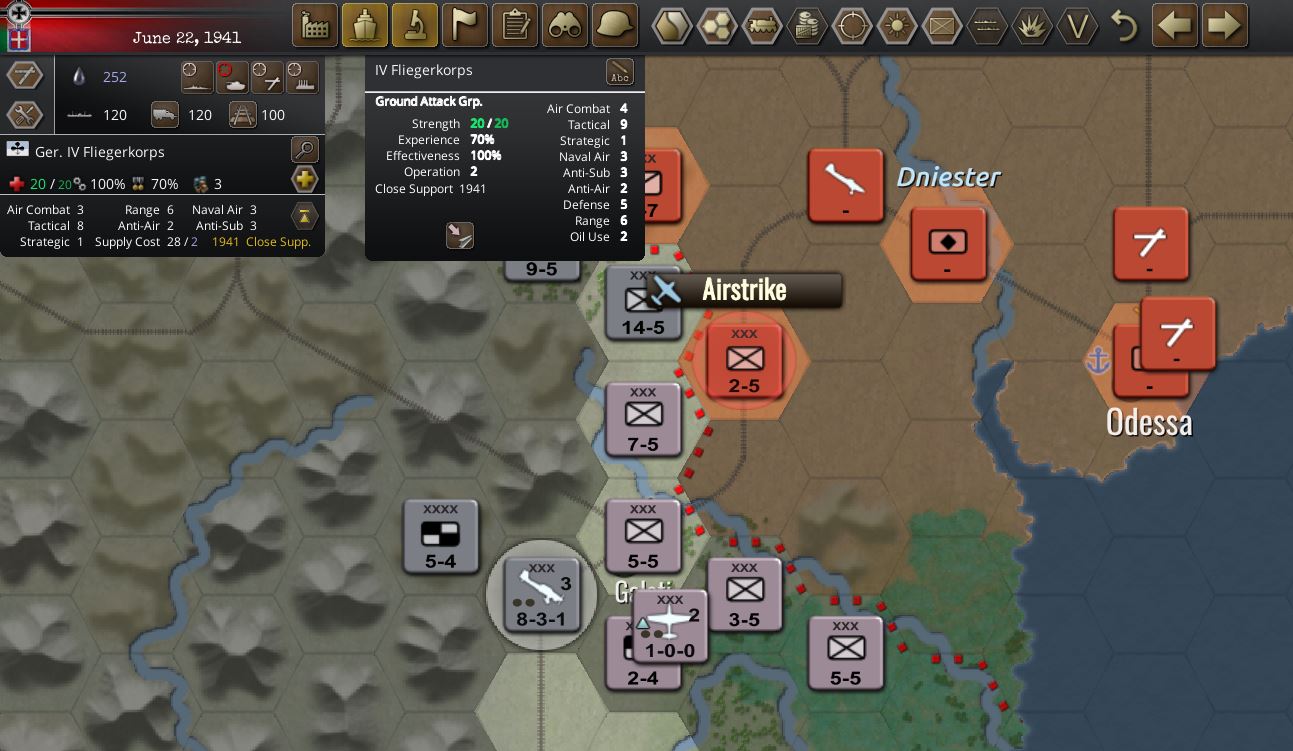Open the Production factory screen
Viewport: 1293px width, 751px height.
315,24
